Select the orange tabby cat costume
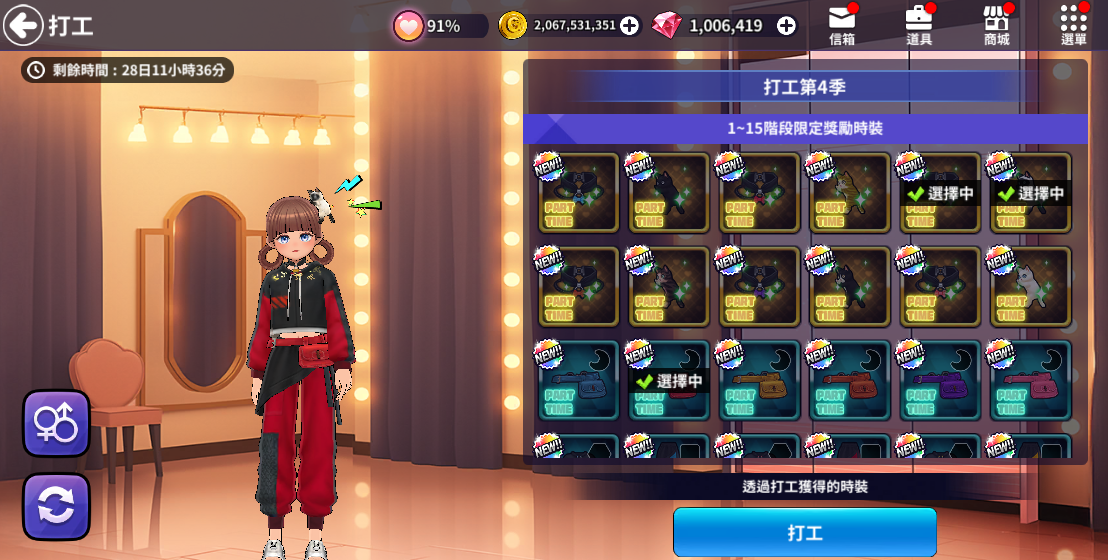 tap(849, 192)
